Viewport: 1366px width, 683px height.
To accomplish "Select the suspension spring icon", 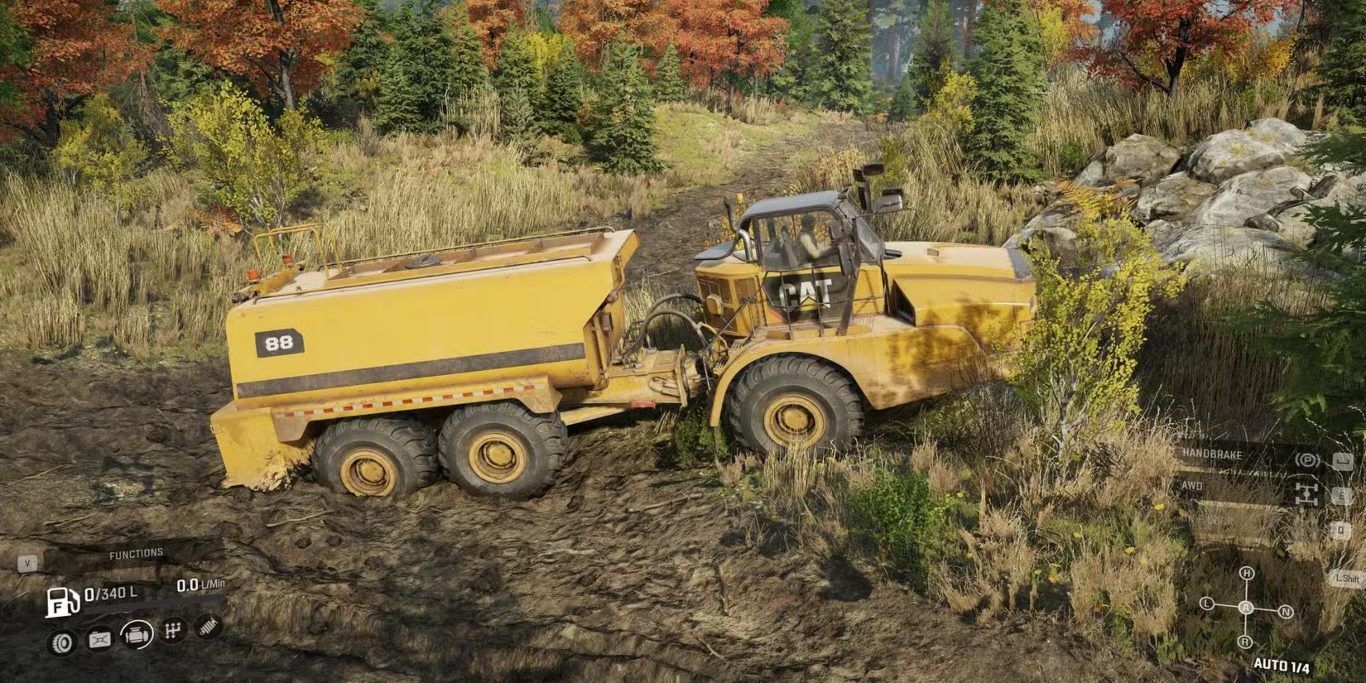I will (209, 627).
